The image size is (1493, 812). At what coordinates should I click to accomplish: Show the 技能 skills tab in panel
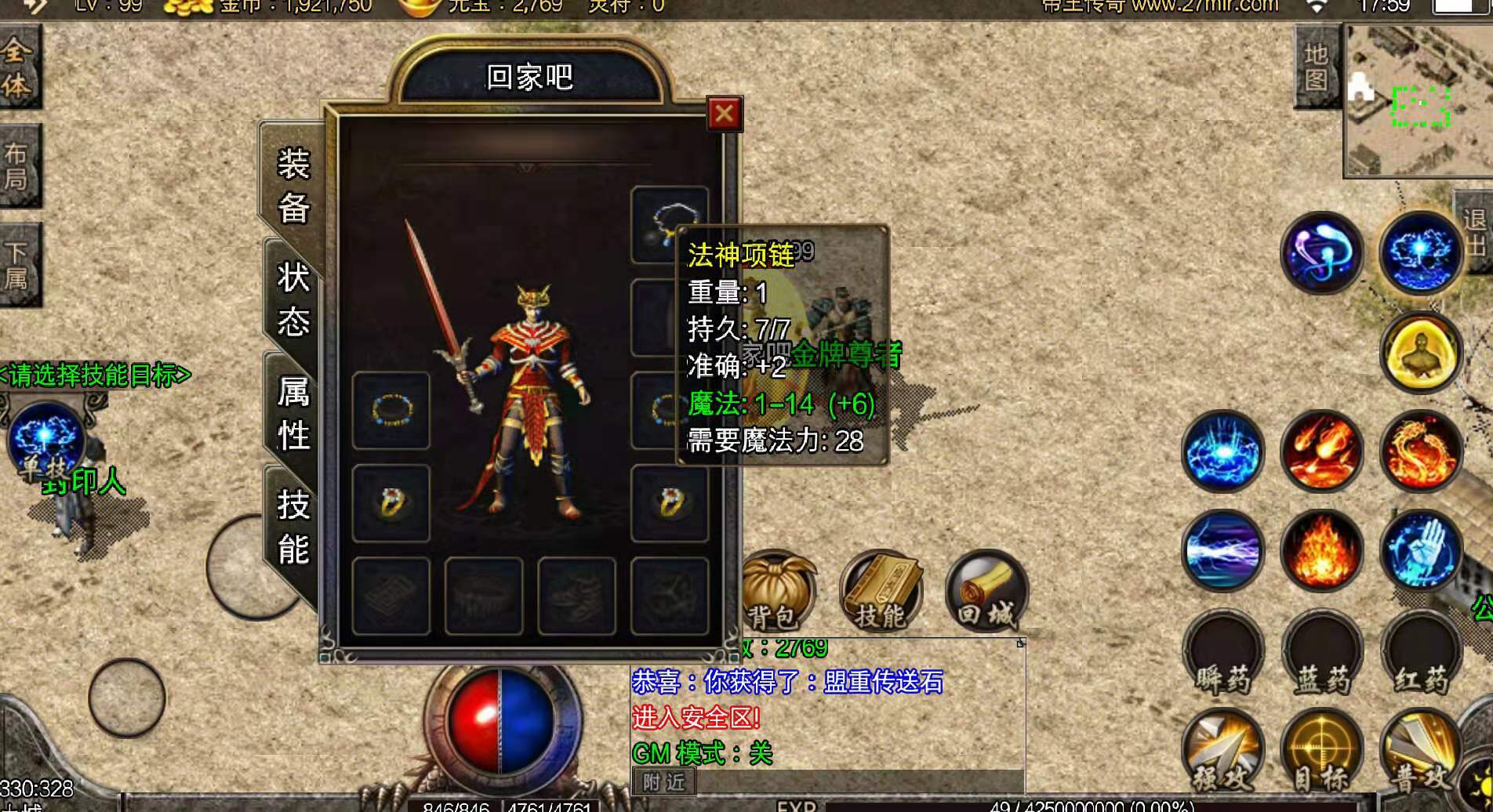(x=293, y=526)
